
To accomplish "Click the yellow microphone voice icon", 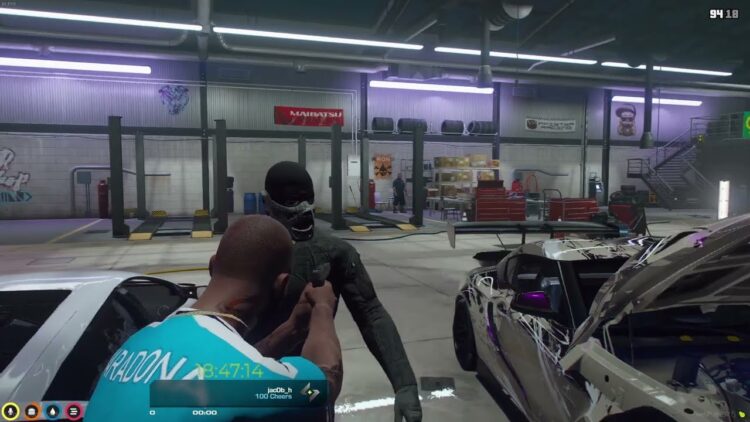I will tap(11, 410).
